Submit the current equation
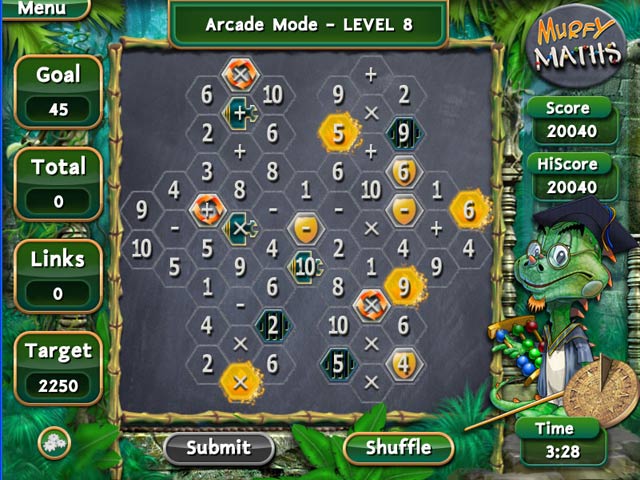Screen dimensions: 640x480 point(218,446)
